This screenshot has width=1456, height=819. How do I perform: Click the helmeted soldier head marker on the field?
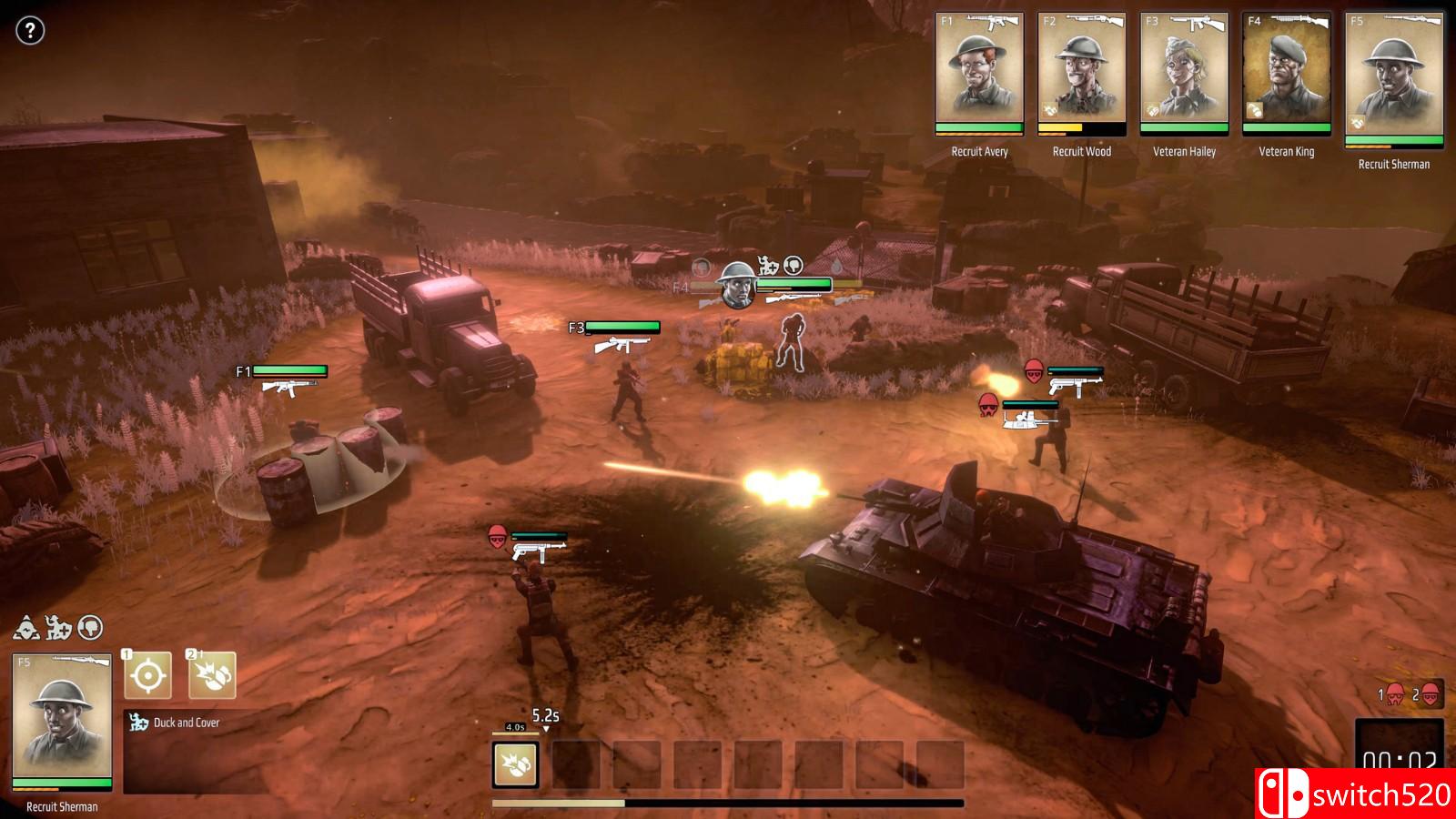coord(736,285)
